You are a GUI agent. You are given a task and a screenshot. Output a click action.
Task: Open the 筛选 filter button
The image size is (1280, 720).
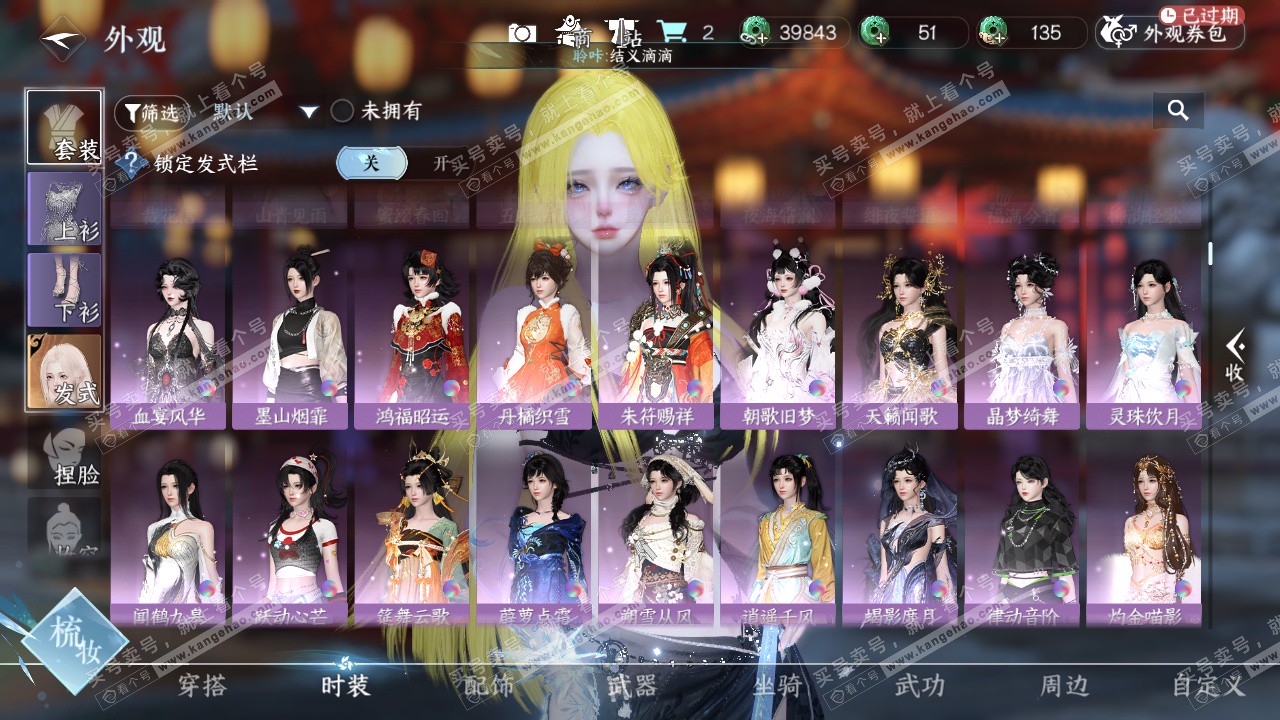tap(151, 112)
